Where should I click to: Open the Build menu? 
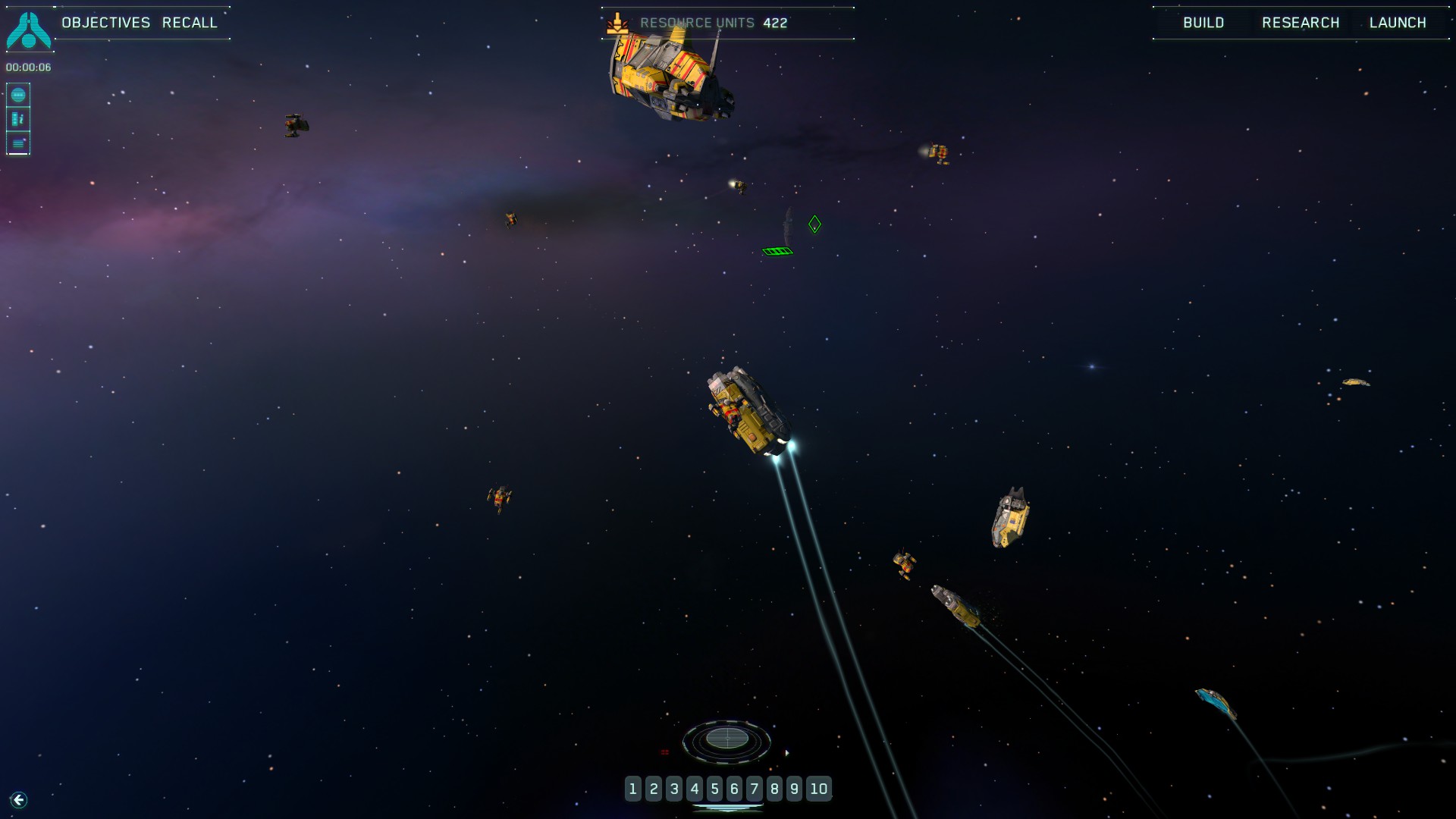coord(1203,23)
